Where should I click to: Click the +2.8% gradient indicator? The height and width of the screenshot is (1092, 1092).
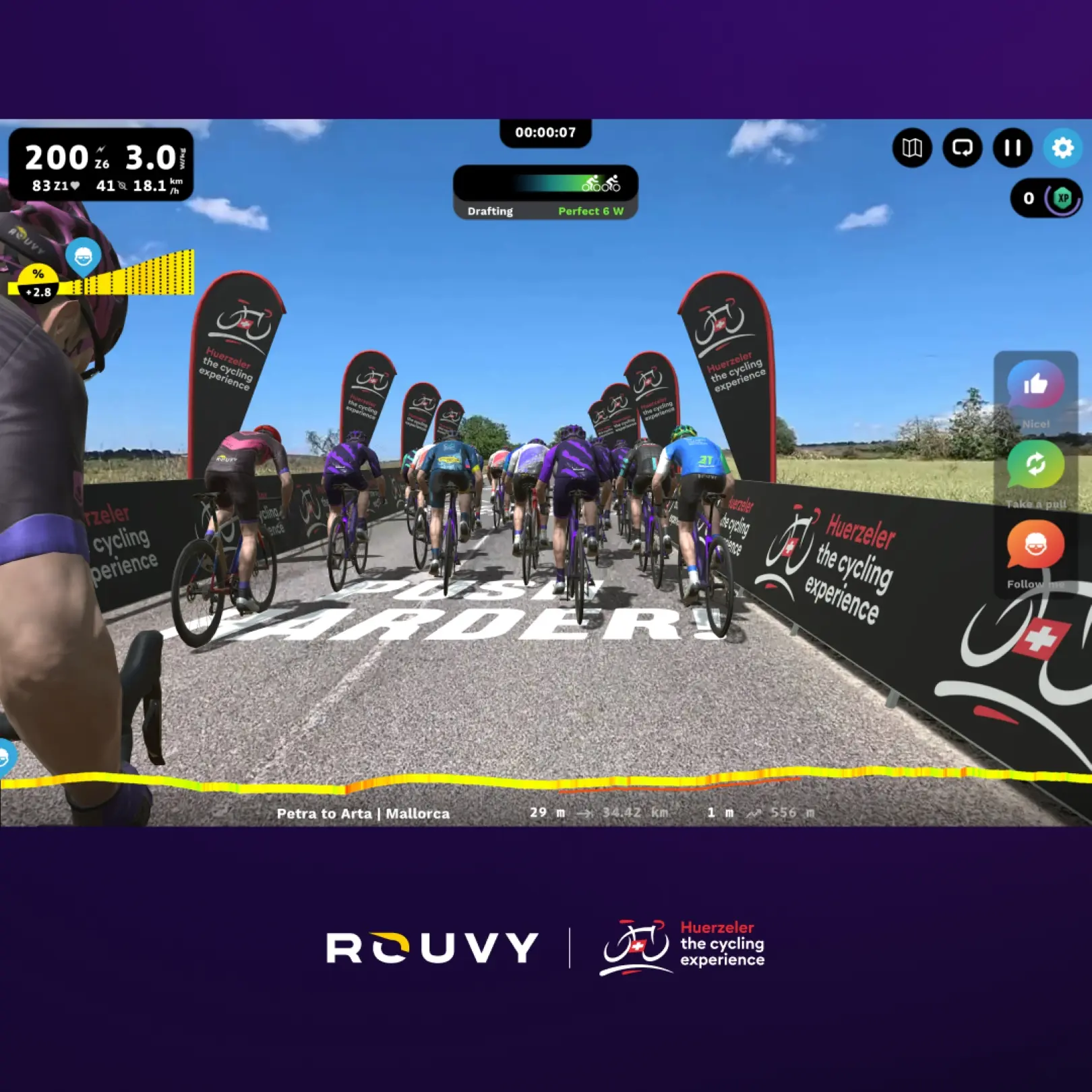[38, 282]
